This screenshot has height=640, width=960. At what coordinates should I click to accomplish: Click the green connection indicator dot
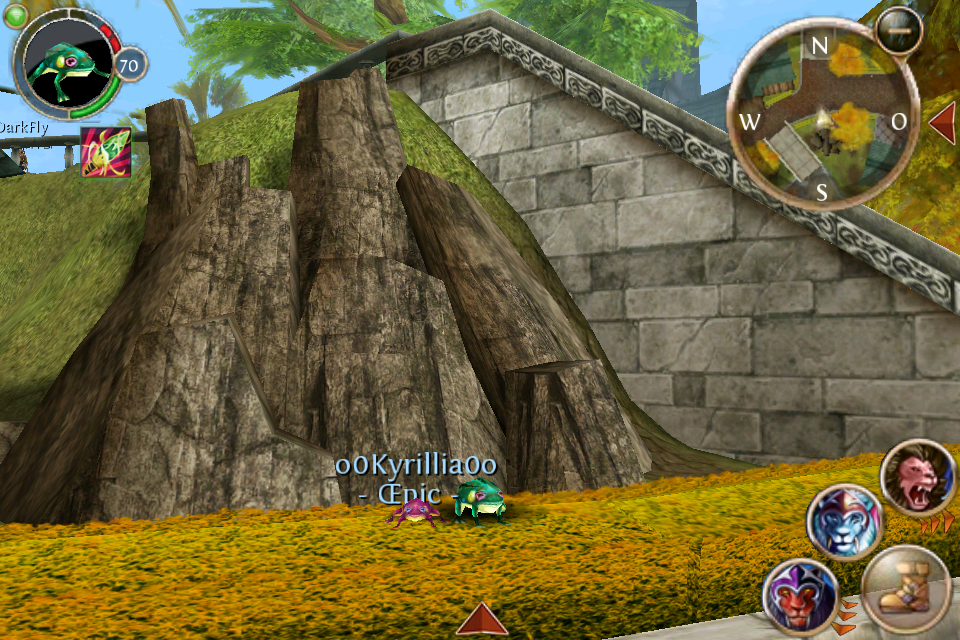(x=17, y=16)
